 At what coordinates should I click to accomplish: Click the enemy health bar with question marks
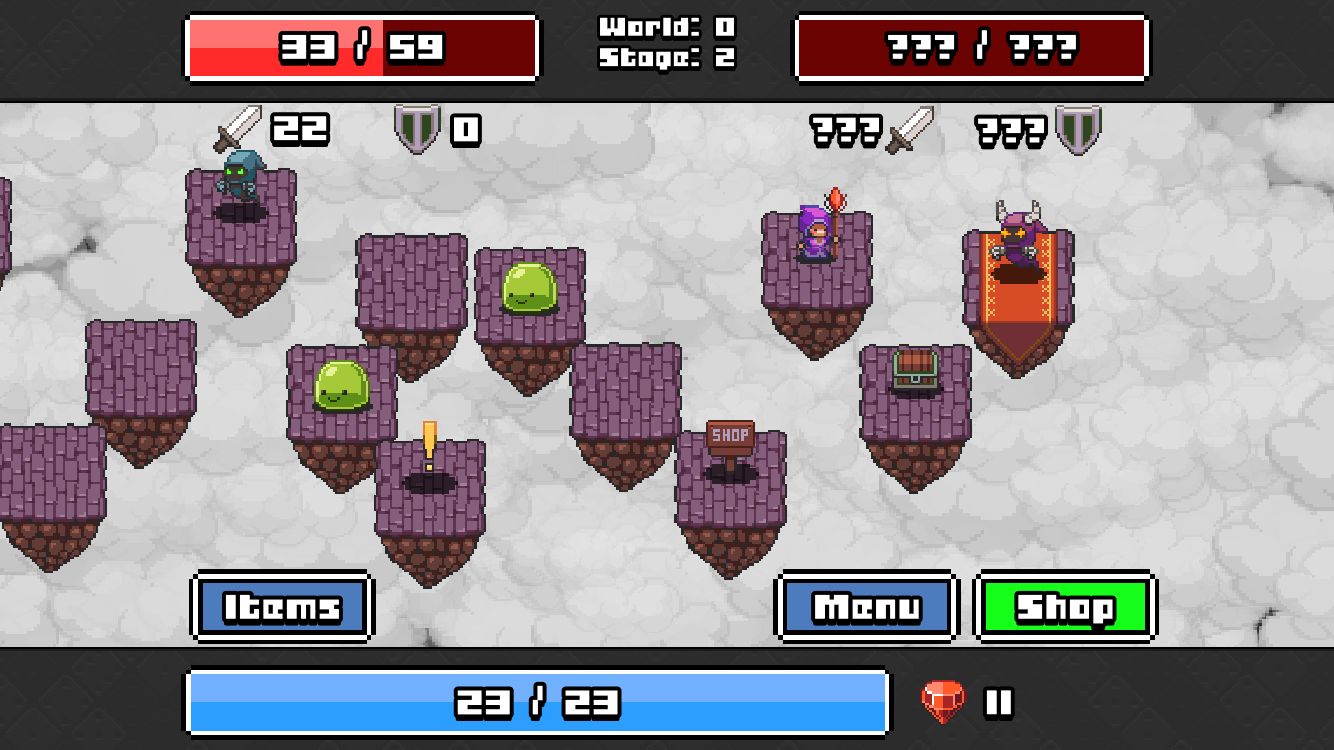968,47
